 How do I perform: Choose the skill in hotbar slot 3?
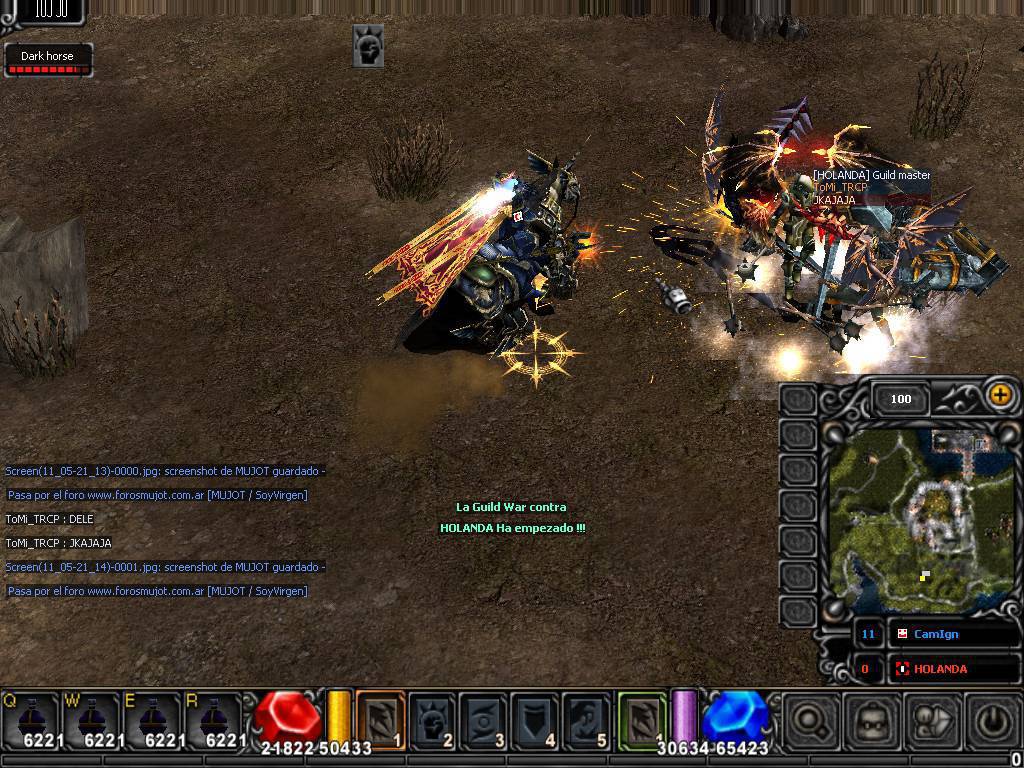tap(483, 718)
